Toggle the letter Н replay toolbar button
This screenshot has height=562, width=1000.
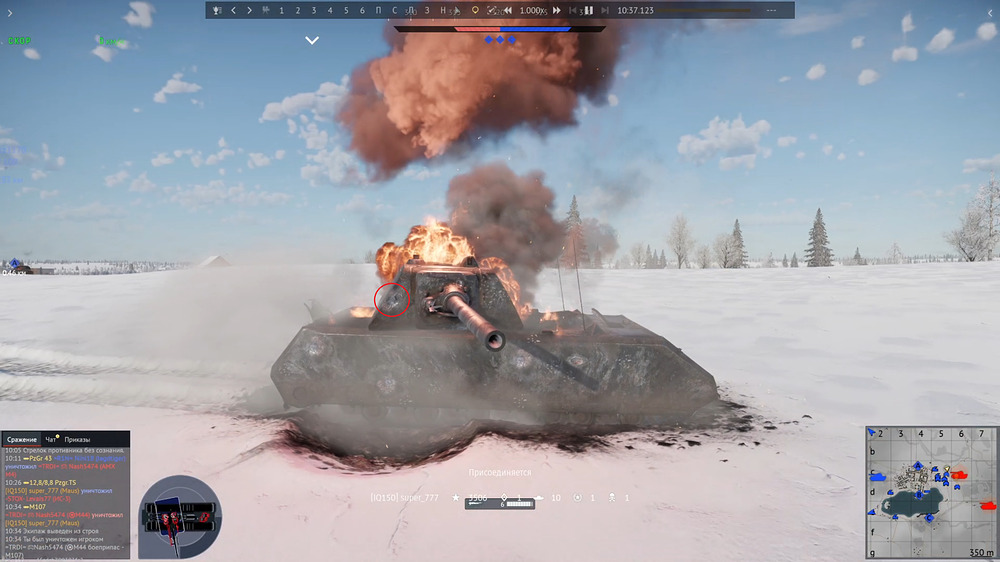pyautogui.click(x=443, y=10)
